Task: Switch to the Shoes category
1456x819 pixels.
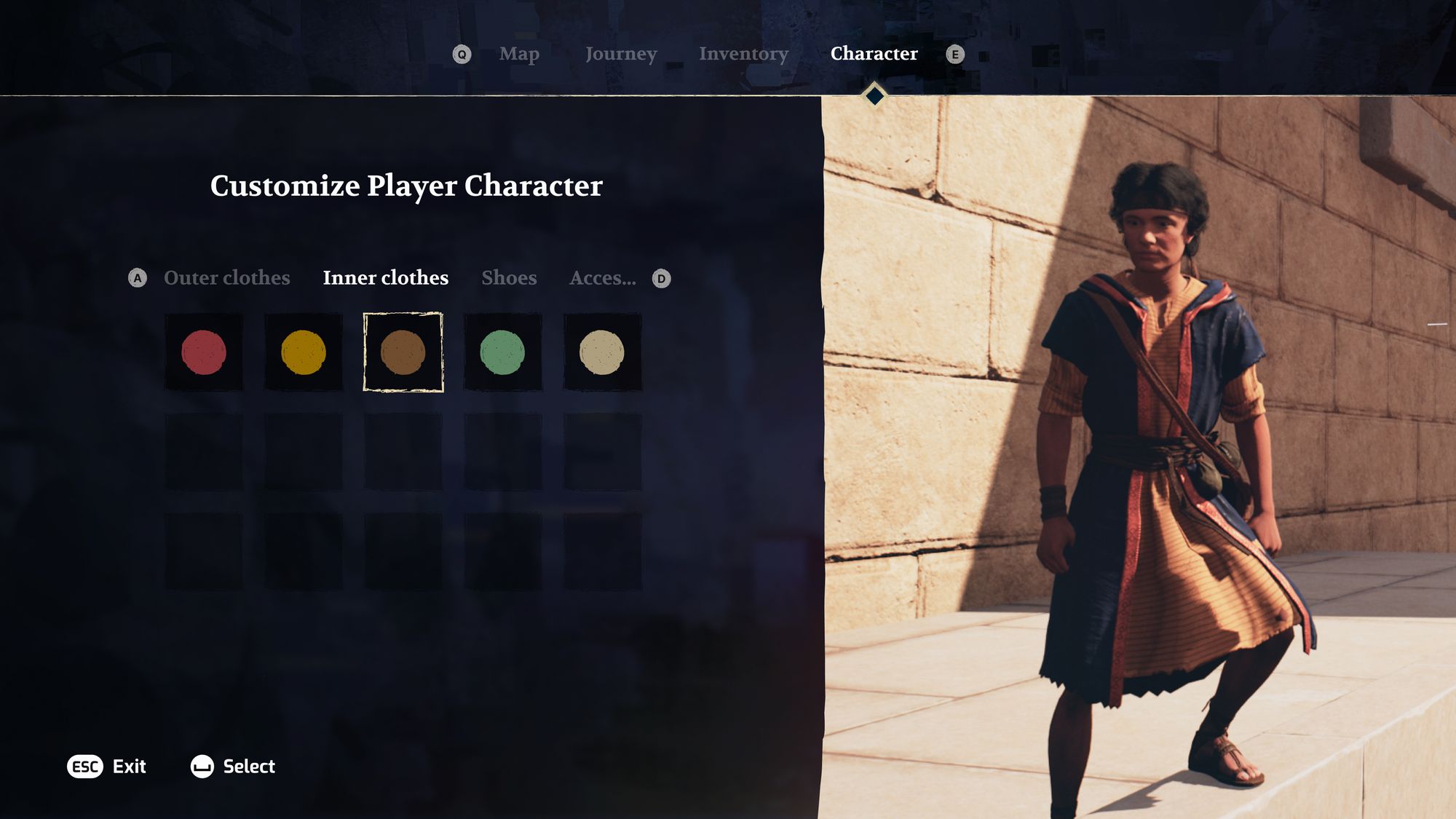Action: [510, 277]
